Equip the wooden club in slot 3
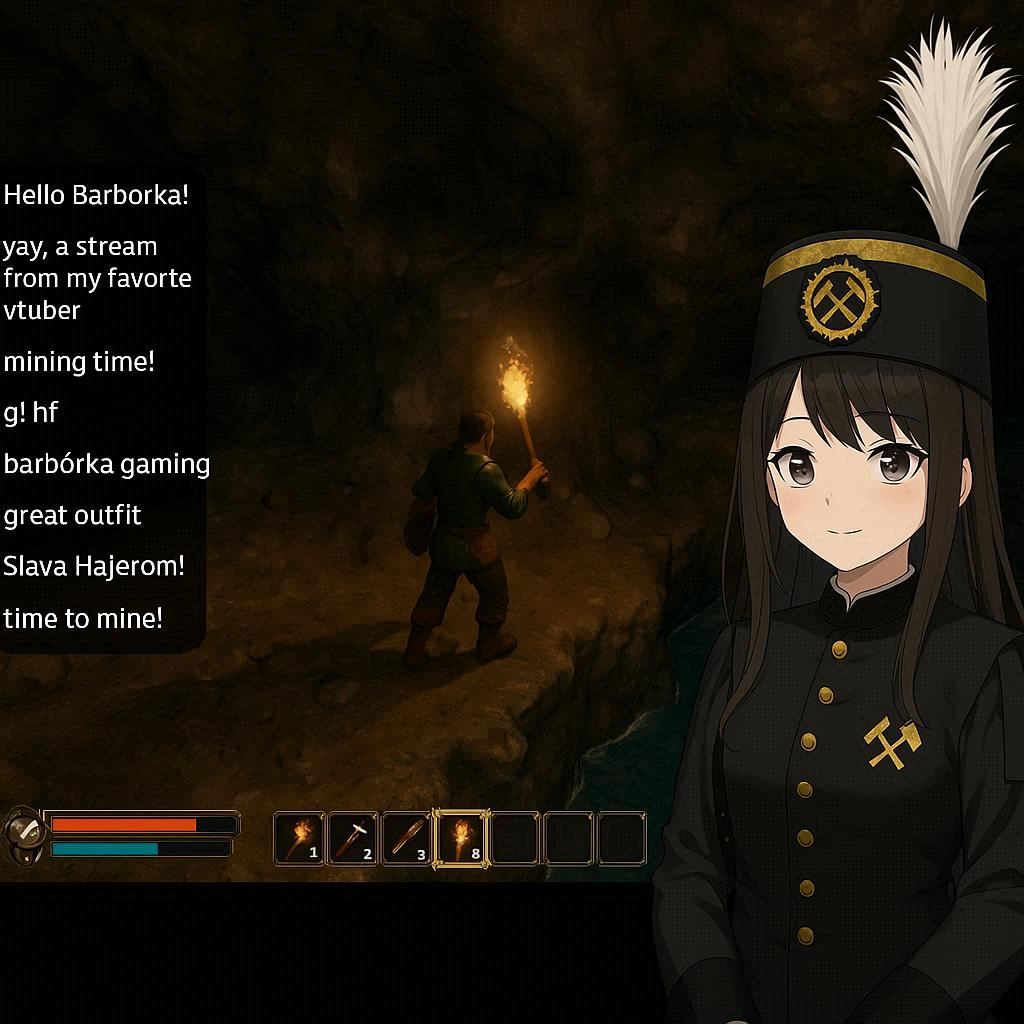The width and height of the screenshot is (1024, 1024). [407, 838]
